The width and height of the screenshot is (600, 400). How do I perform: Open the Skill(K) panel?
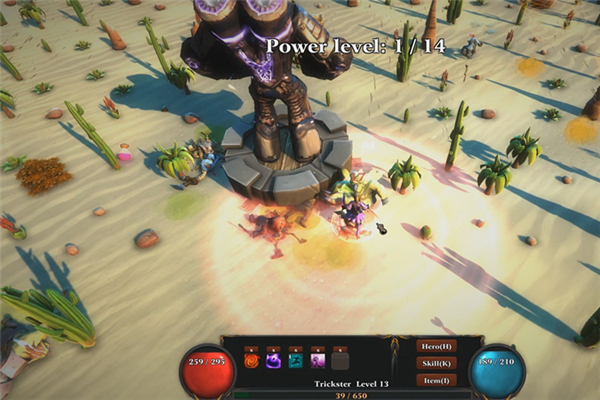[436, 363]
